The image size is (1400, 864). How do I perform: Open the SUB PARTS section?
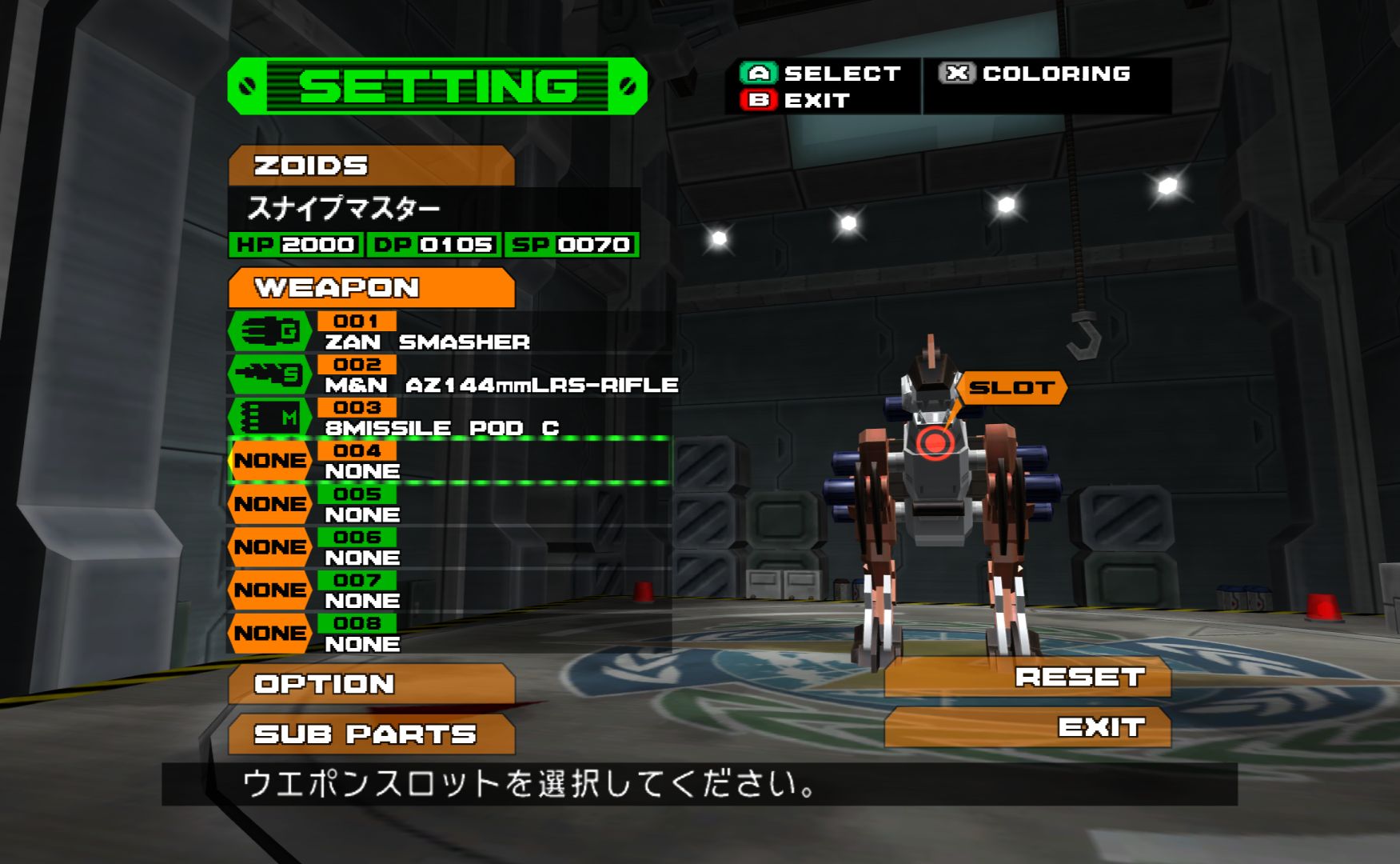coord(371,734)
